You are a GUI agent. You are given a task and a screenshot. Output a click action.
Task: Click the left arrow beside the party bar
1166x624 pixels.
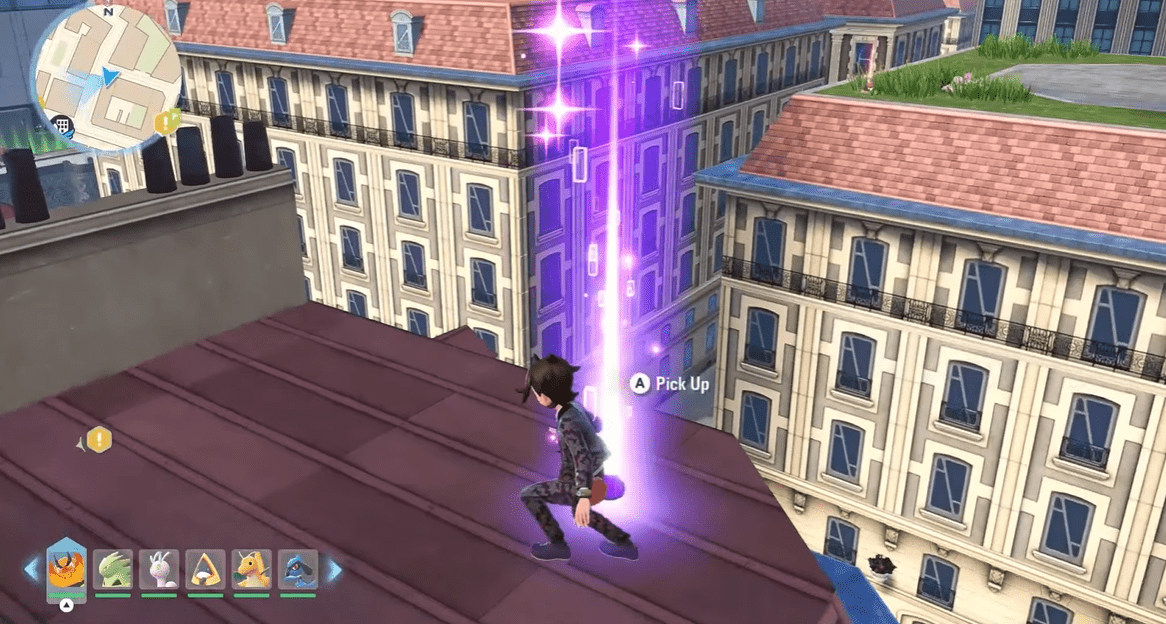31,570
